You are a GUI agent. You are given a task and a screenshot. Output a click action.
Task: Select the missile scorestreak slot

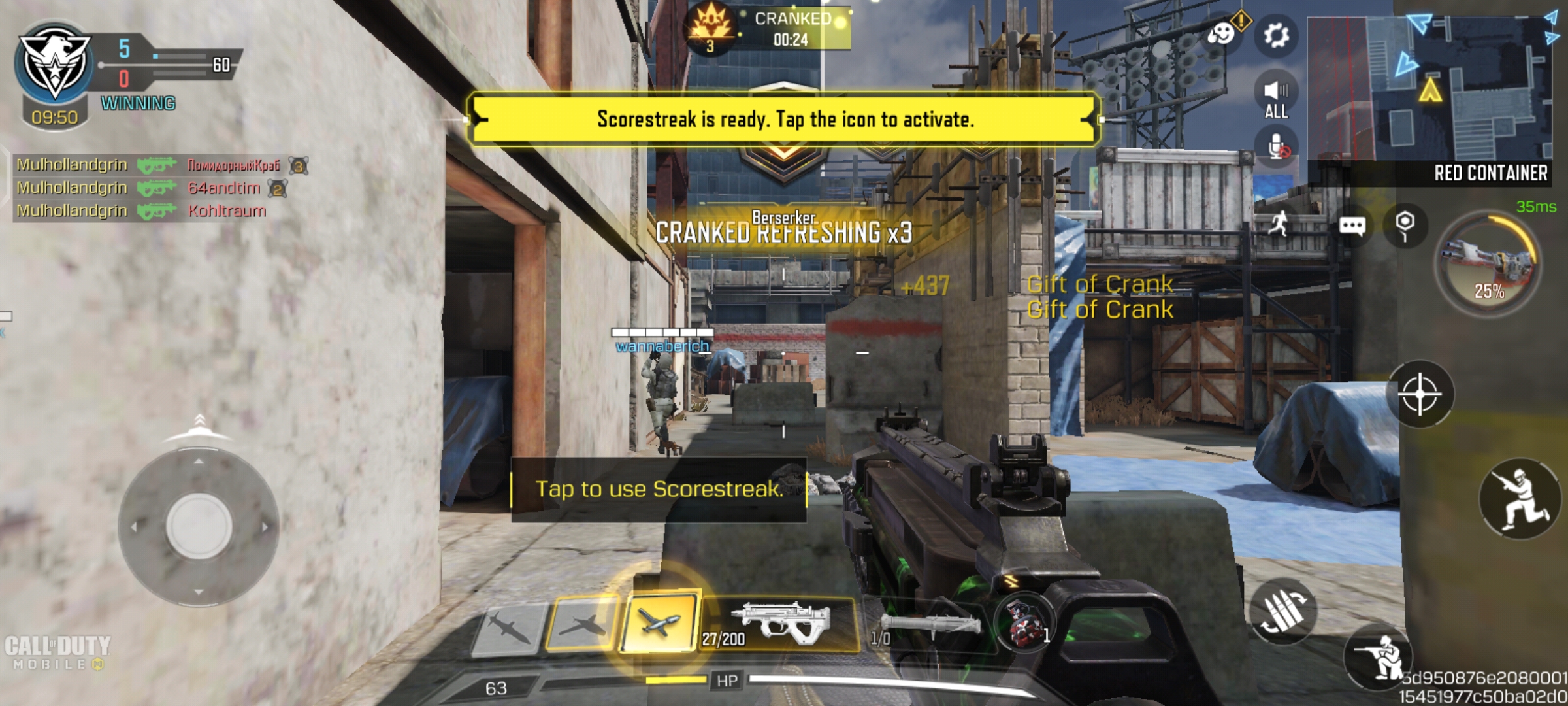pyautogui.click(x=508, y=628)
